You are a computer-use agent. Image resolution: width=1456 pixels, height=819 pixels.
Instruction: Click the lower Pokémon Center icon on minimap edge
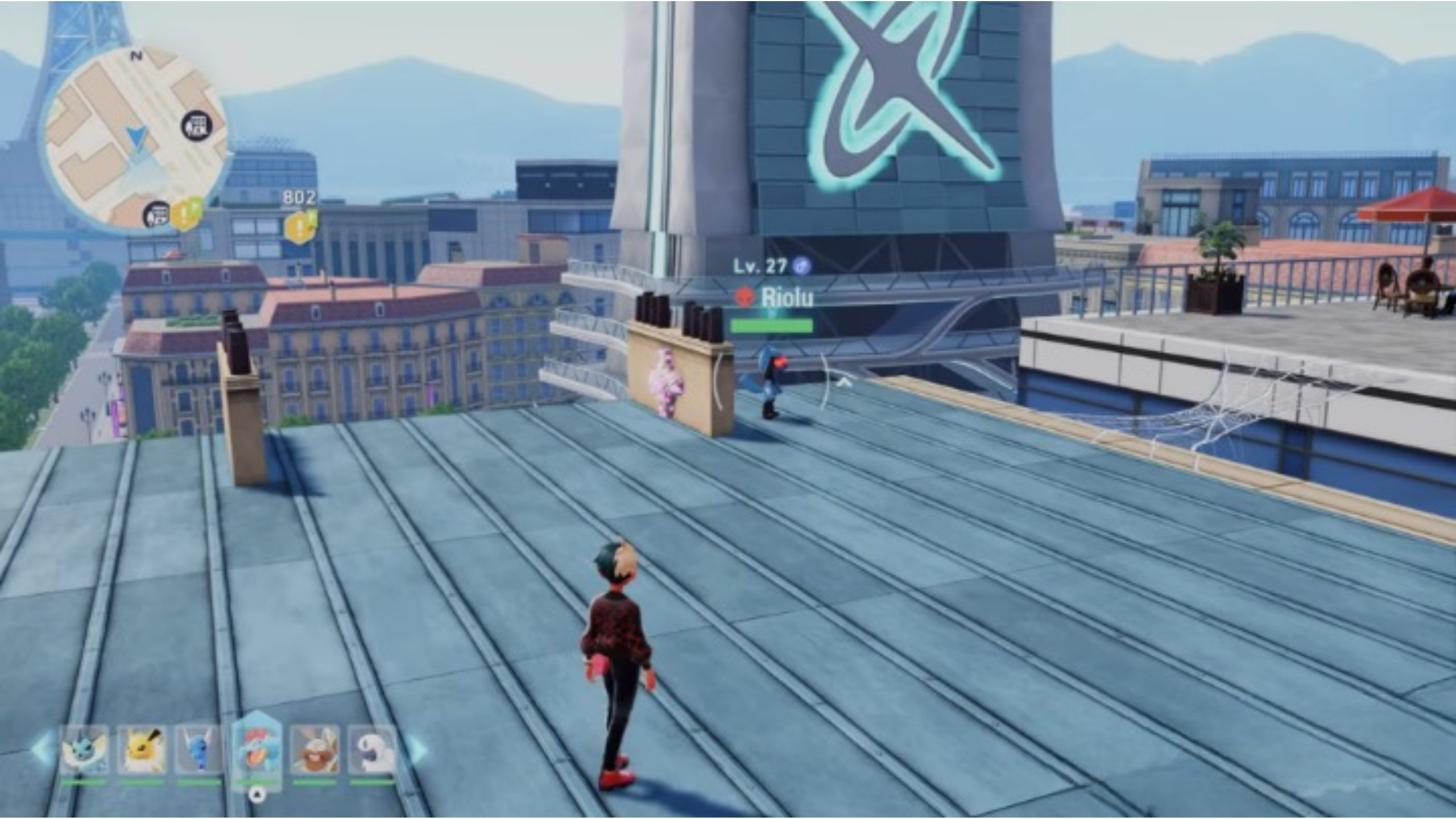point(158,214)
